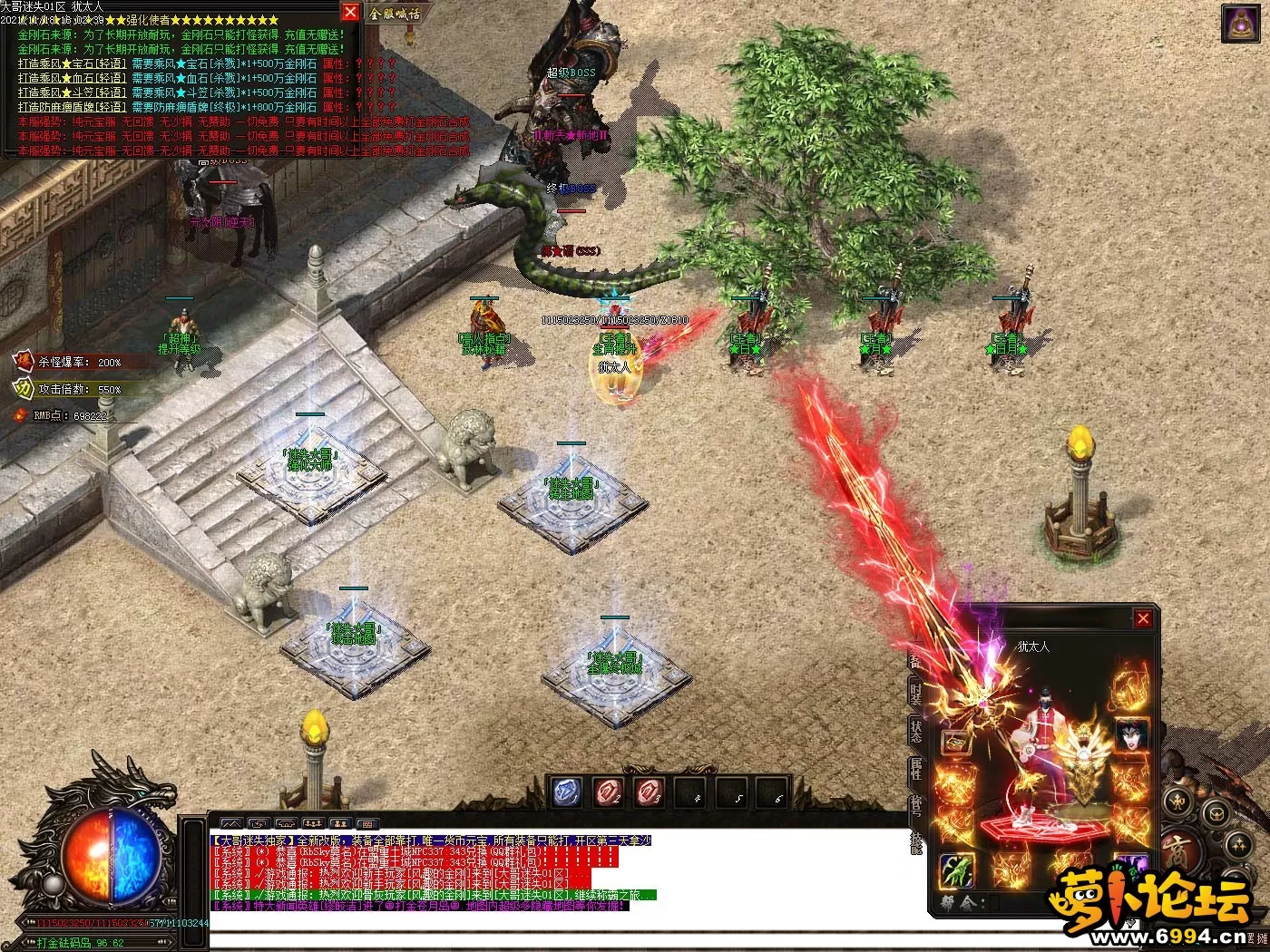Select the treasure chest equipment slot
1270x952 pixels.
[956, 743]
